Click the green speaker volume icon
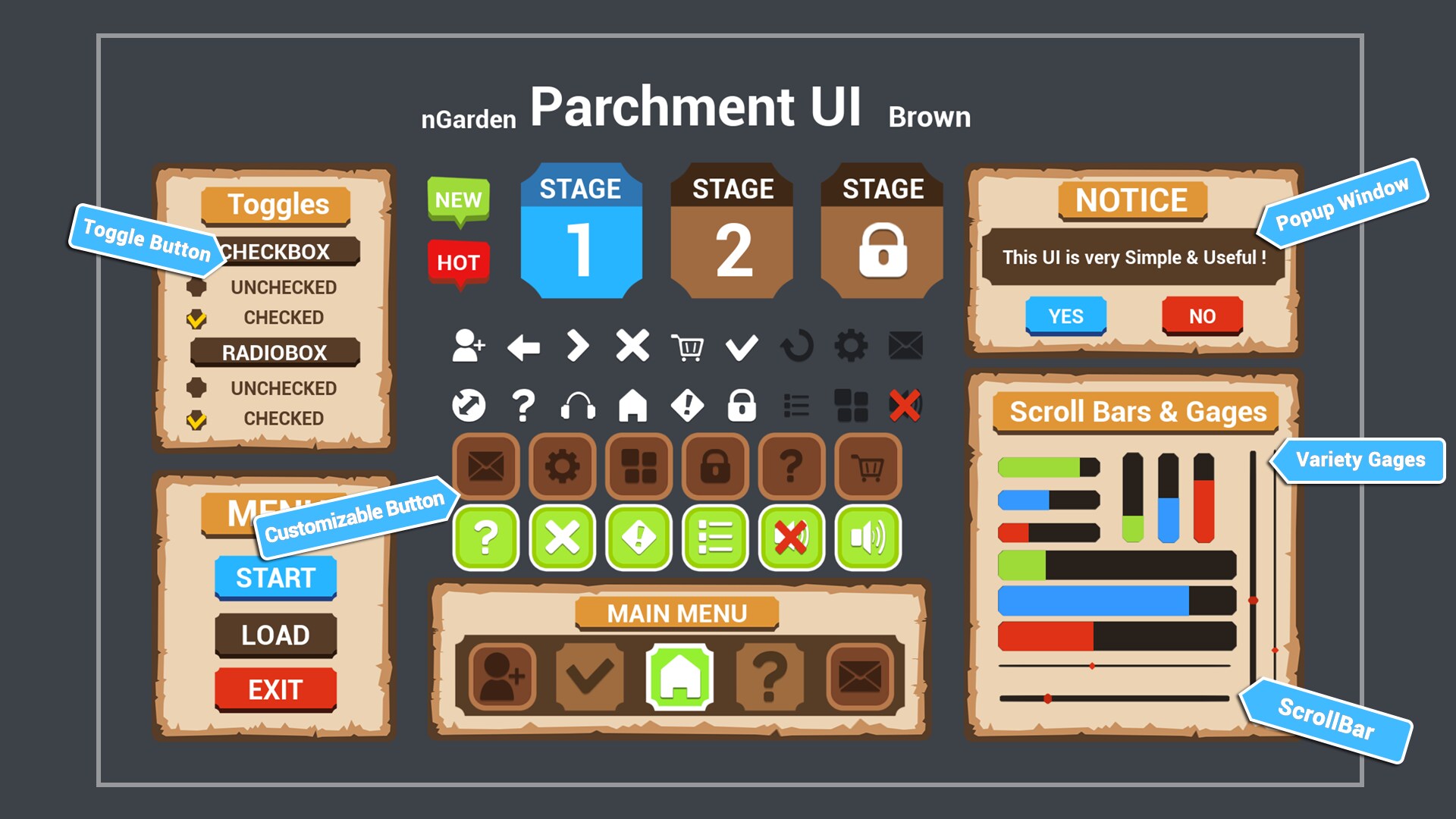Image resolution: width=1456 pixels, height=819 pixels. click(867, 540)
